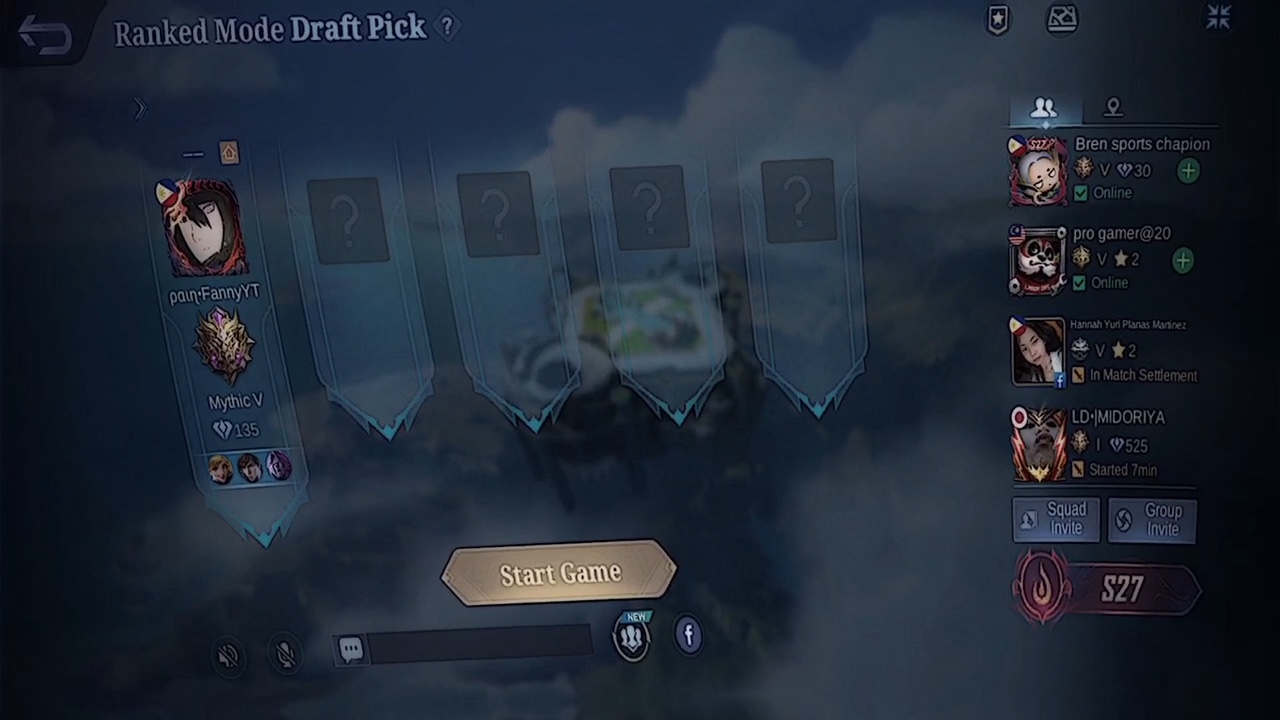Open the Draft Pick help question mark
Image resolution: width=1280 pixels, height=720 pixels.
pyautogui.click(x=447, y=27)
